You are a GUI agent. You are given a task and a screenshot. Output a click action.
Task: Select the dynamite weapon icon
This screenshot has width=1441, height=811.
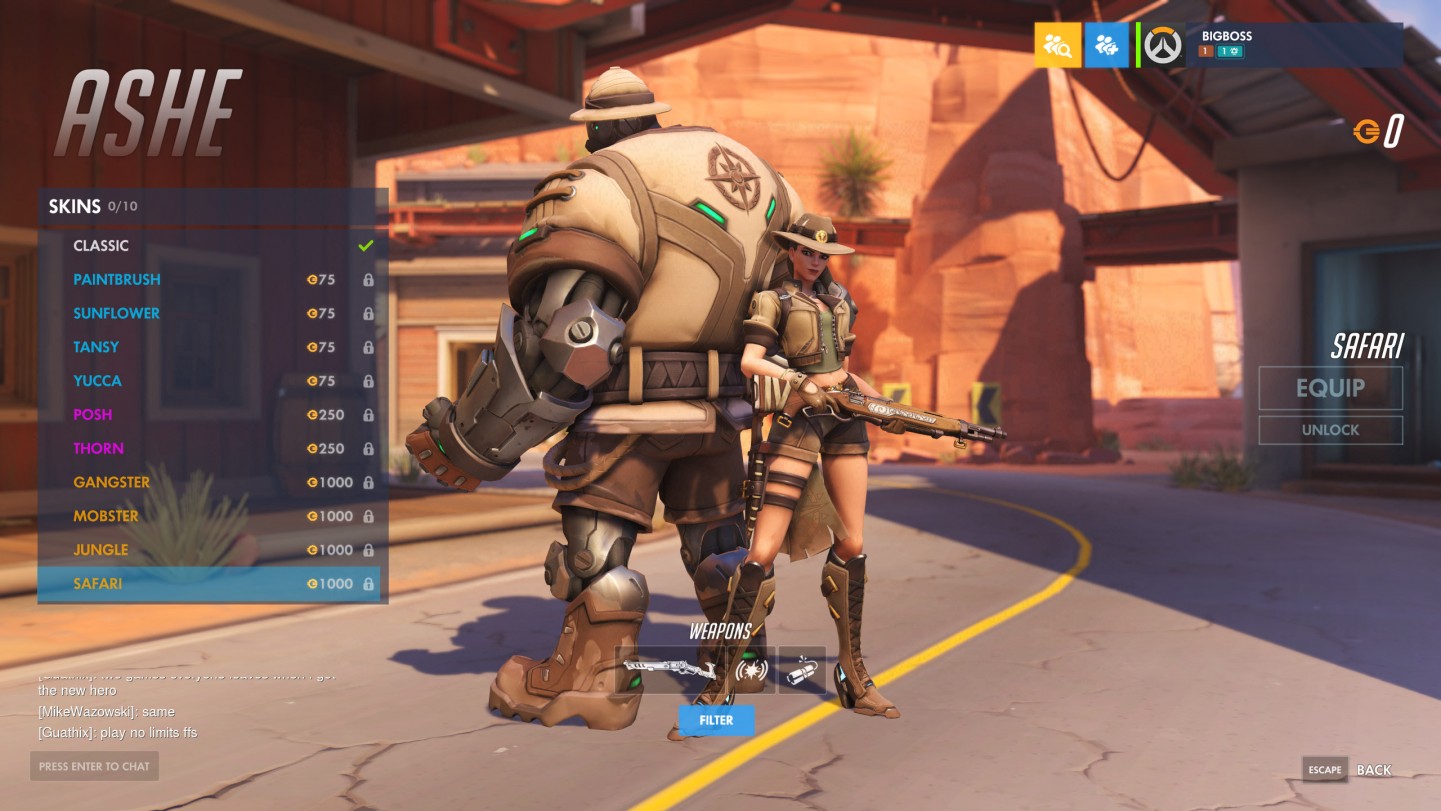802,671
